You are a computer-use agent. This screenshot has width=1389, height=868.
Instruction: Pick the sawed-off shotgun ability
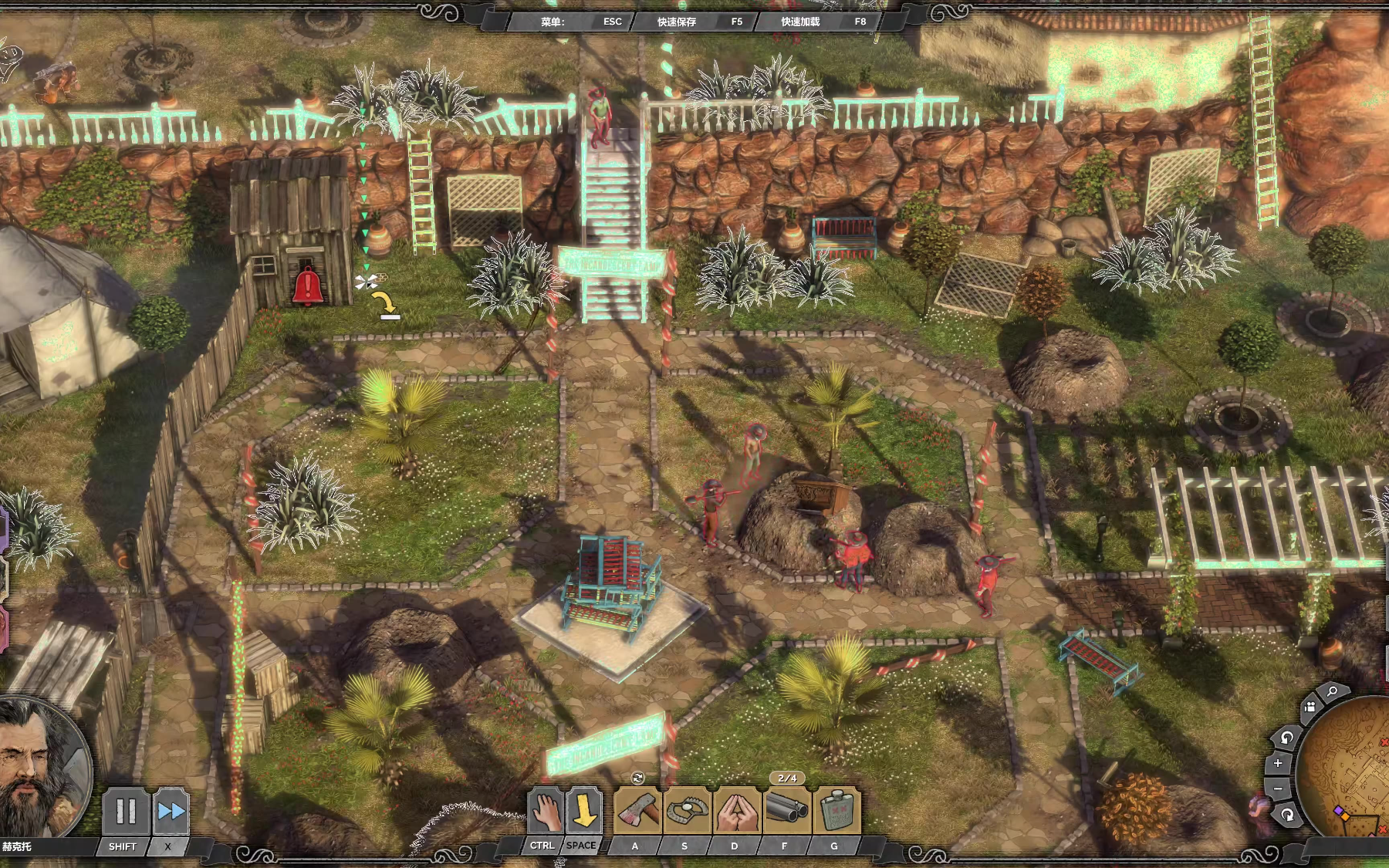tap(786, 812)
